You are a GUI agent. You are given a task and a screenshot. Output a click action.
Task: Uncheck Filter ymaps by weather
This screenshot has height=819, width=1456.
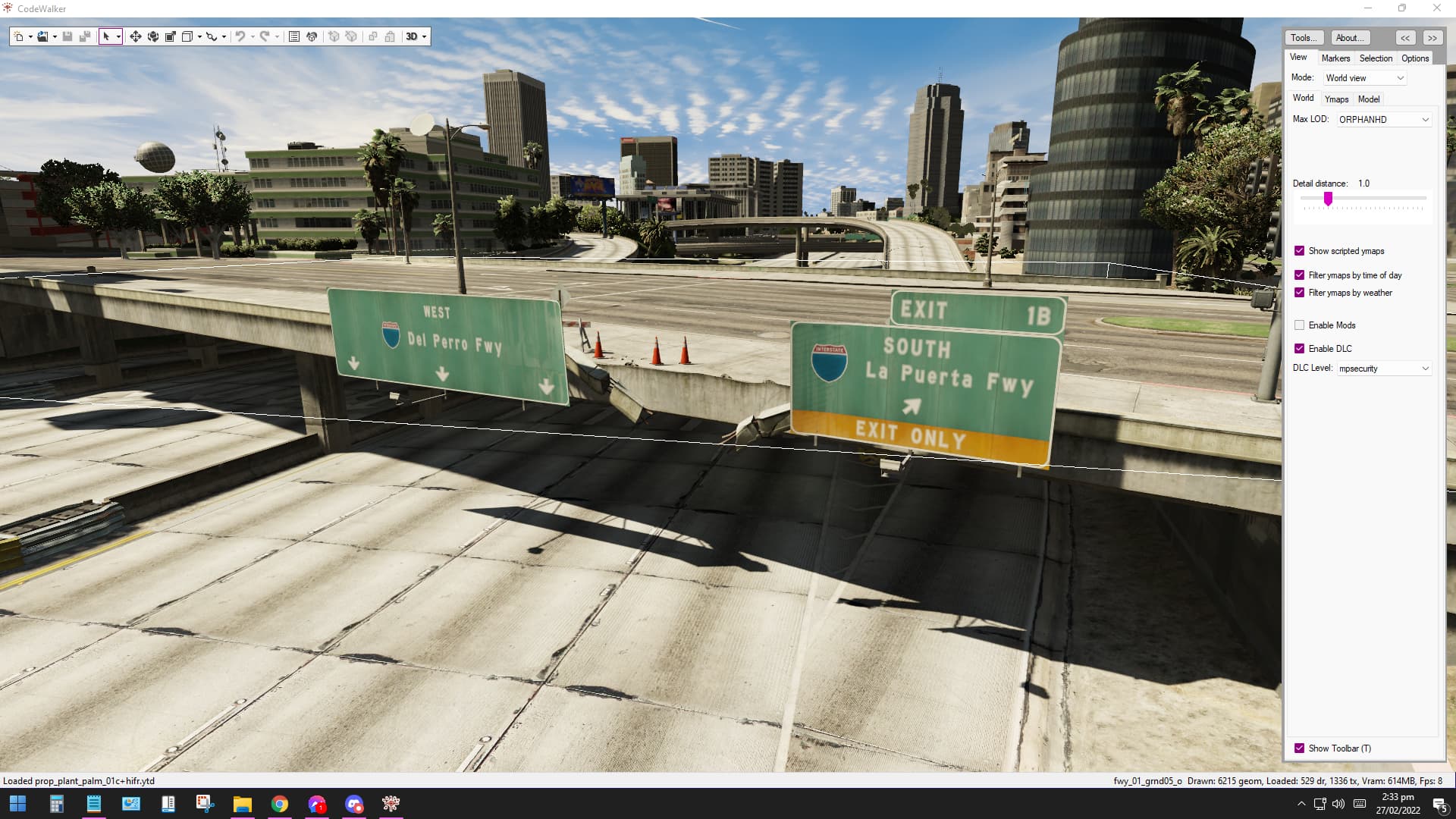pyautogui.click(x=1300, y=292)
